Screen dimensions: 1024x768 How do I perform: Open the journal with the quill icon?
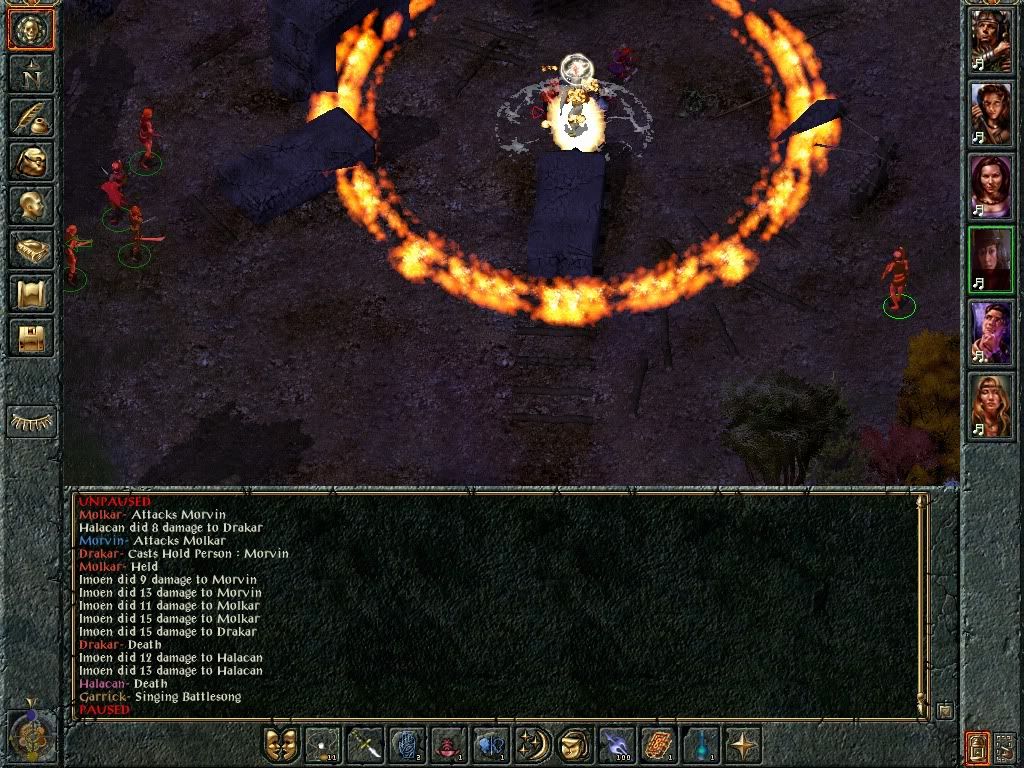pyautogui.click(x=31, y=117)
